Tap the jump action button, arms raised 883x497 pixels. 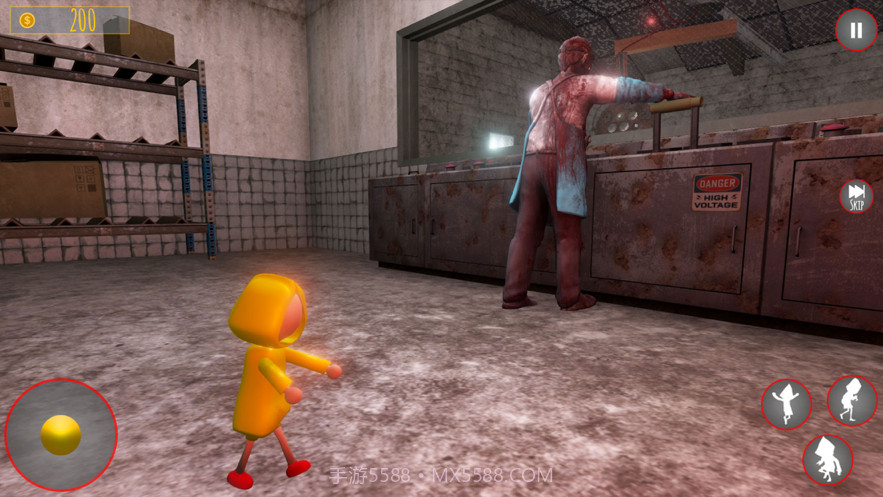coord(787,404)
